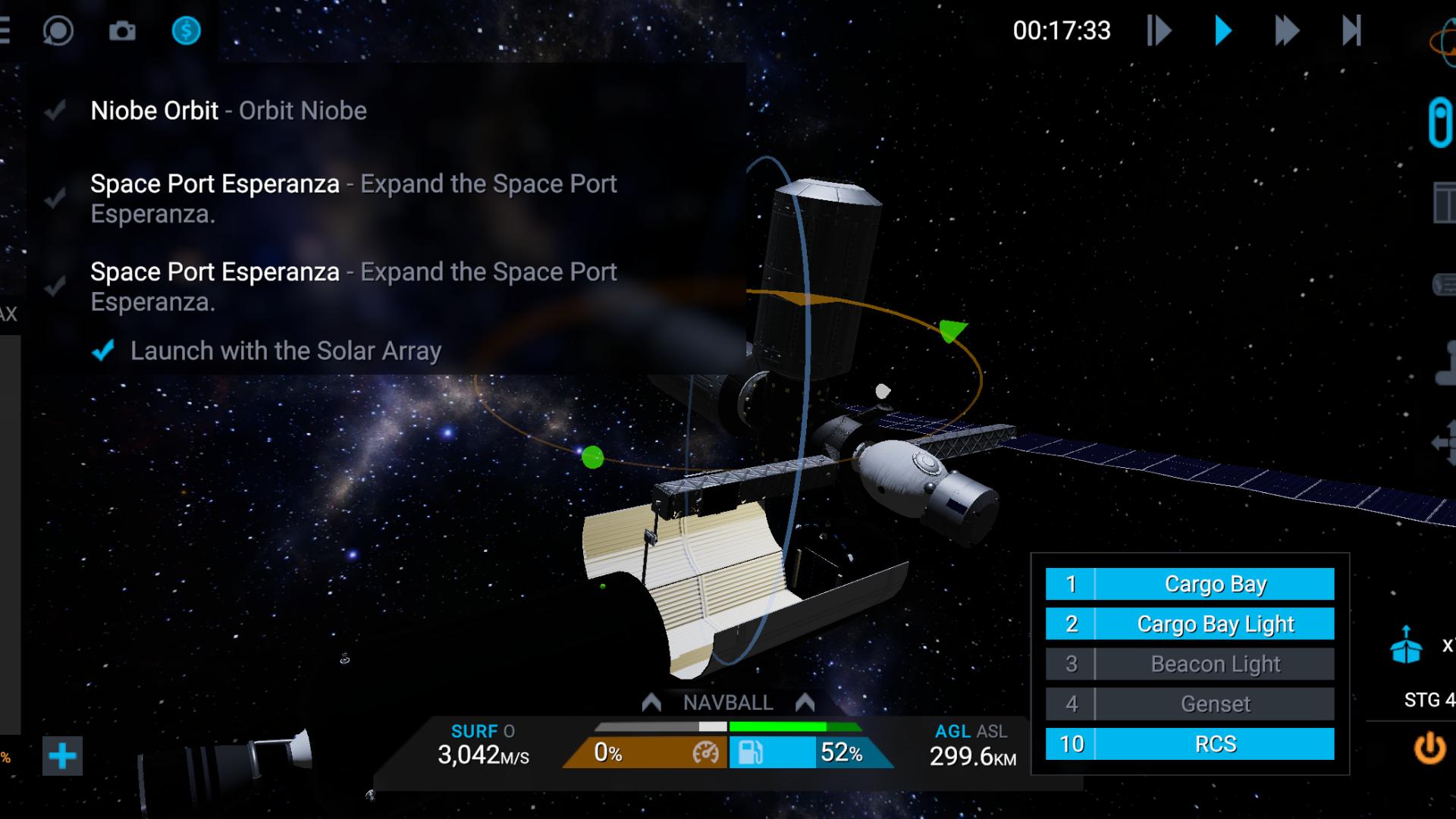Switch altitude readout to ASL
1456x819 pixels.
[x=991, y=731]
